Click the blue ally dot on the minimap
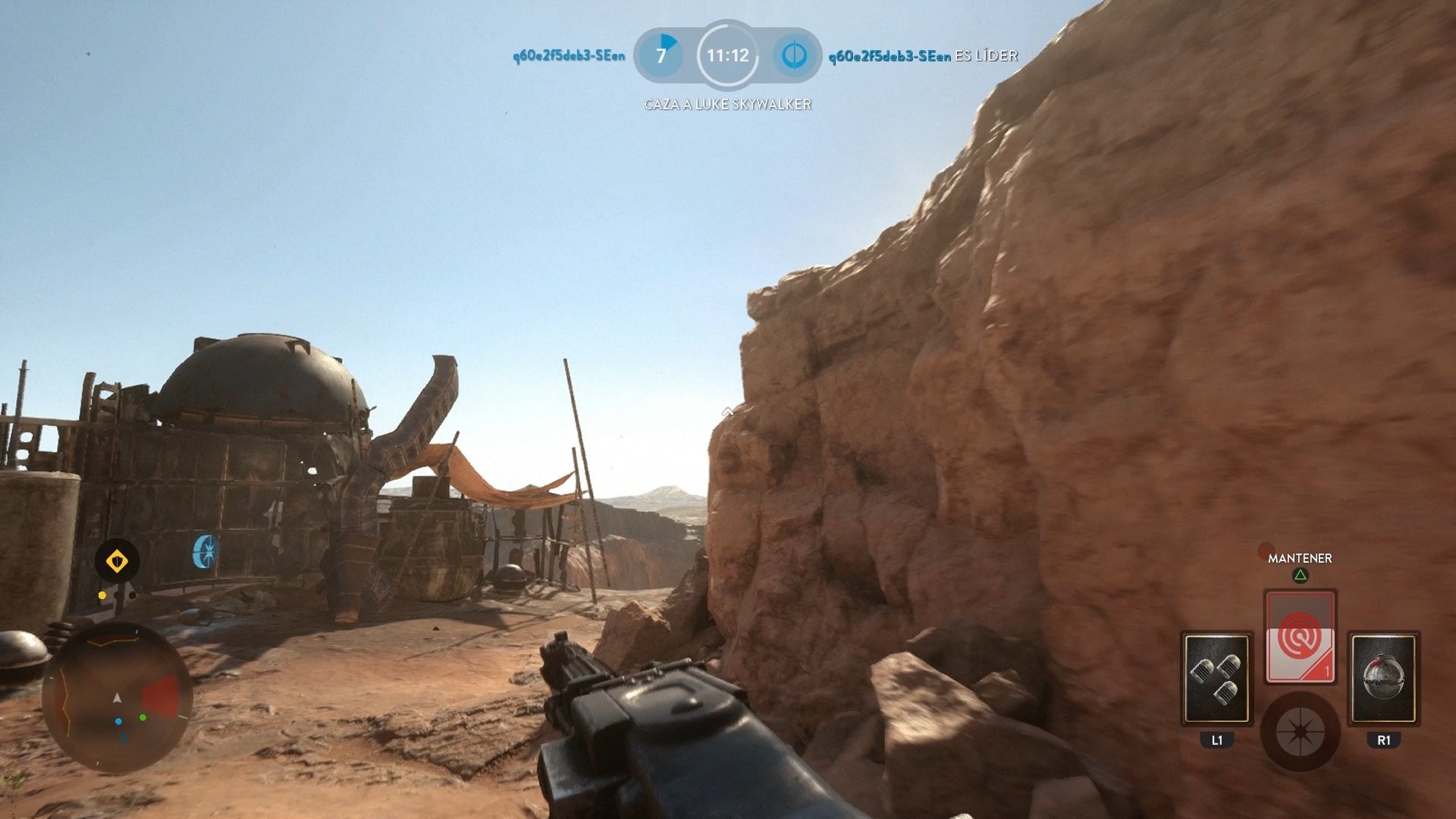Viewport: 1456px width, 819px height. click(x=118, y=721)
